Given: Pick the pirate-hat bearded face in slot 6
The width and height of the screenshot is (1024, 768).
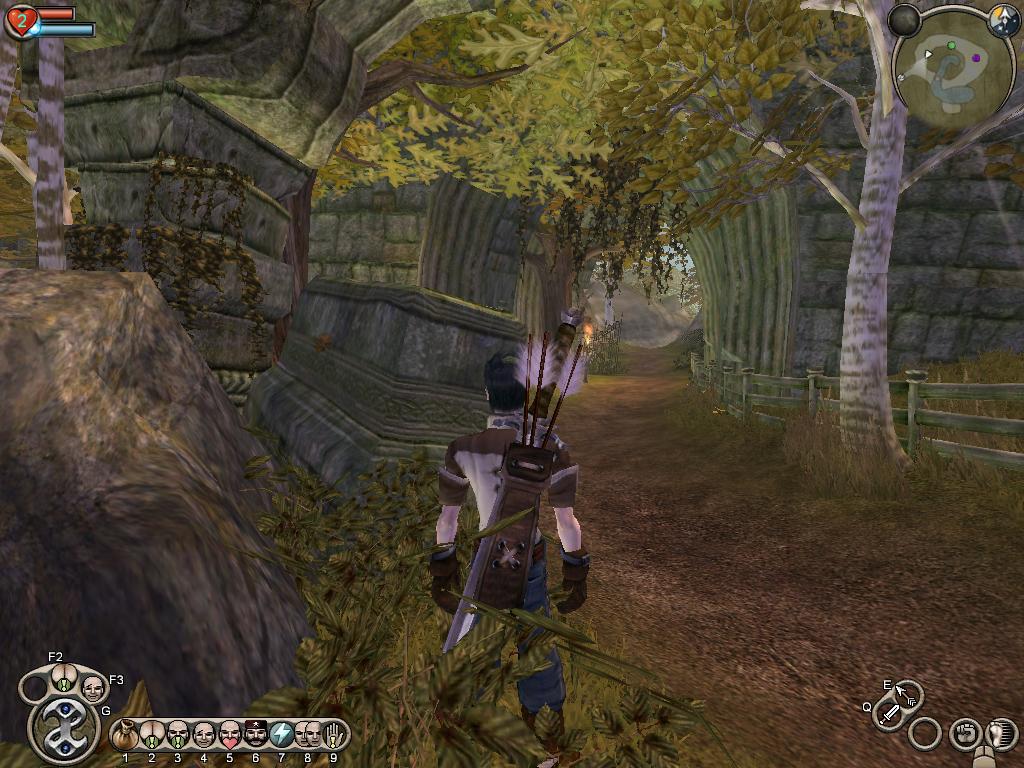Looking at the screenshot, I should [256, 735].
